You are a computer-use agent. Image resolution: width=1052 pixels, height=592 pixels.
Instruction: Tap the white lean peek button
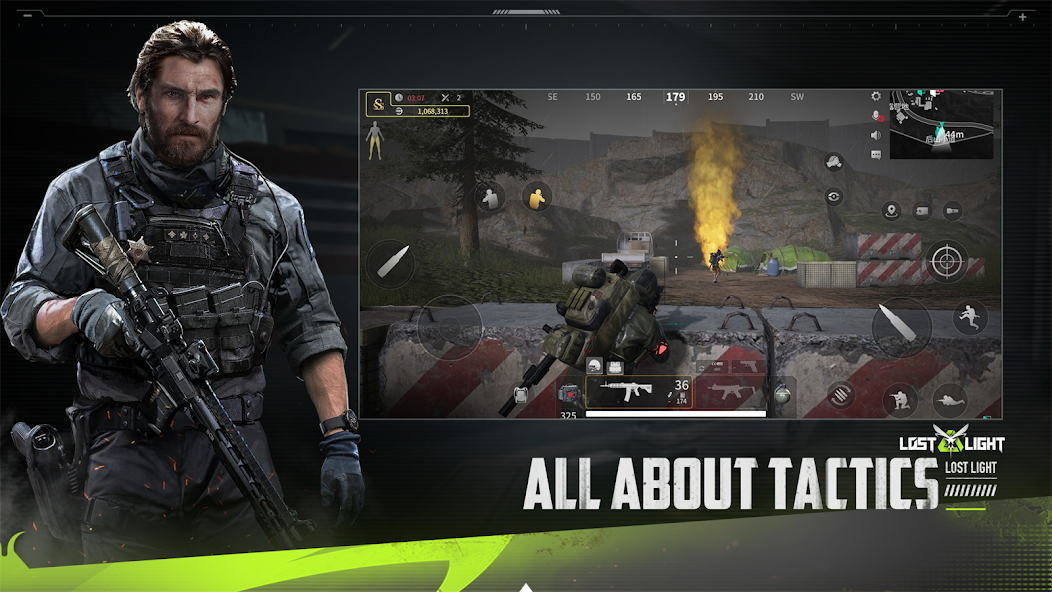click(489, 198)
